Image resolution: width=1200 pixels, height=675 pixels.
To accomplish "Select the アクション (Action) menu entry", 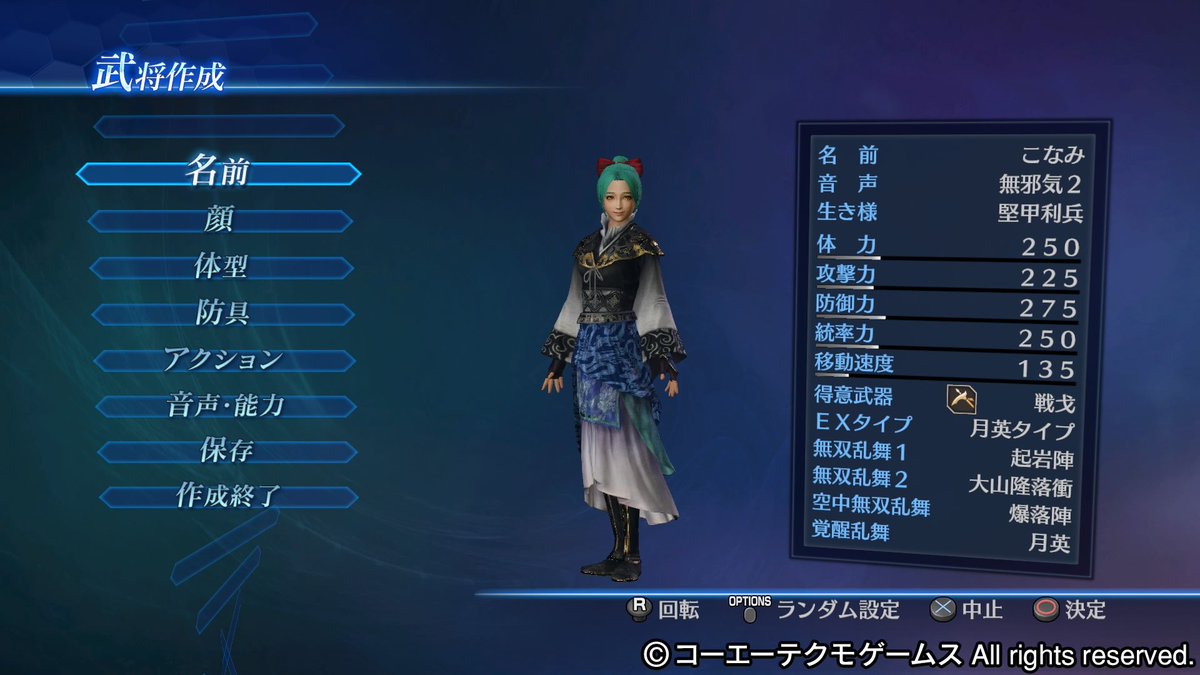I will pyautogui.click(x=224, y=360).
